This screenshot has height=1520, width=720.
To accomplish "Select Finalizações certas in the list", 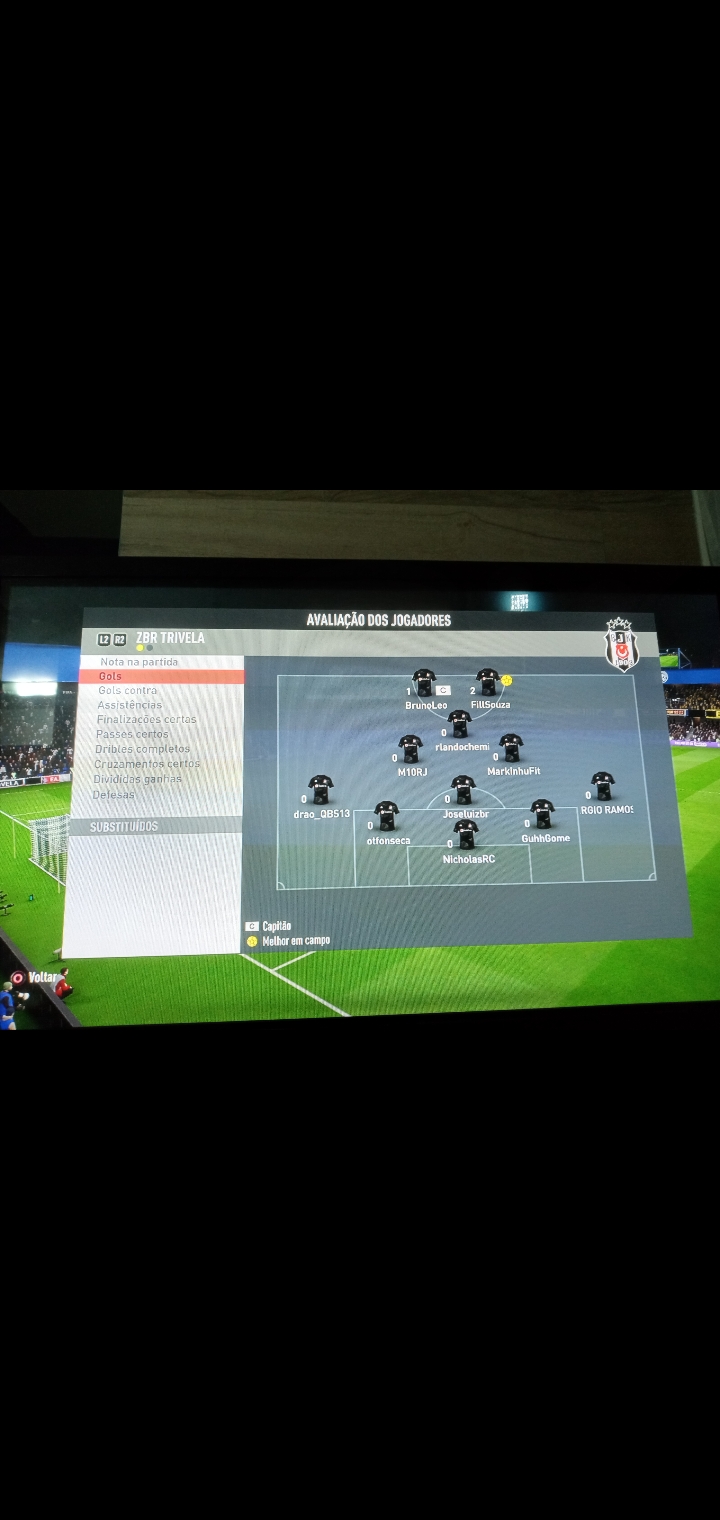I will click(x=146, y=719).
